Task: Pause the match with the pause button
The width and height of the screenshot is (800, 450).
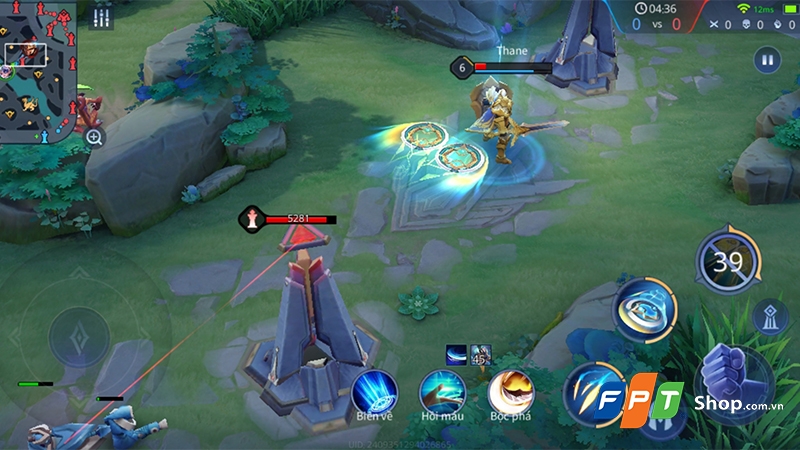Action: point(767,60)
